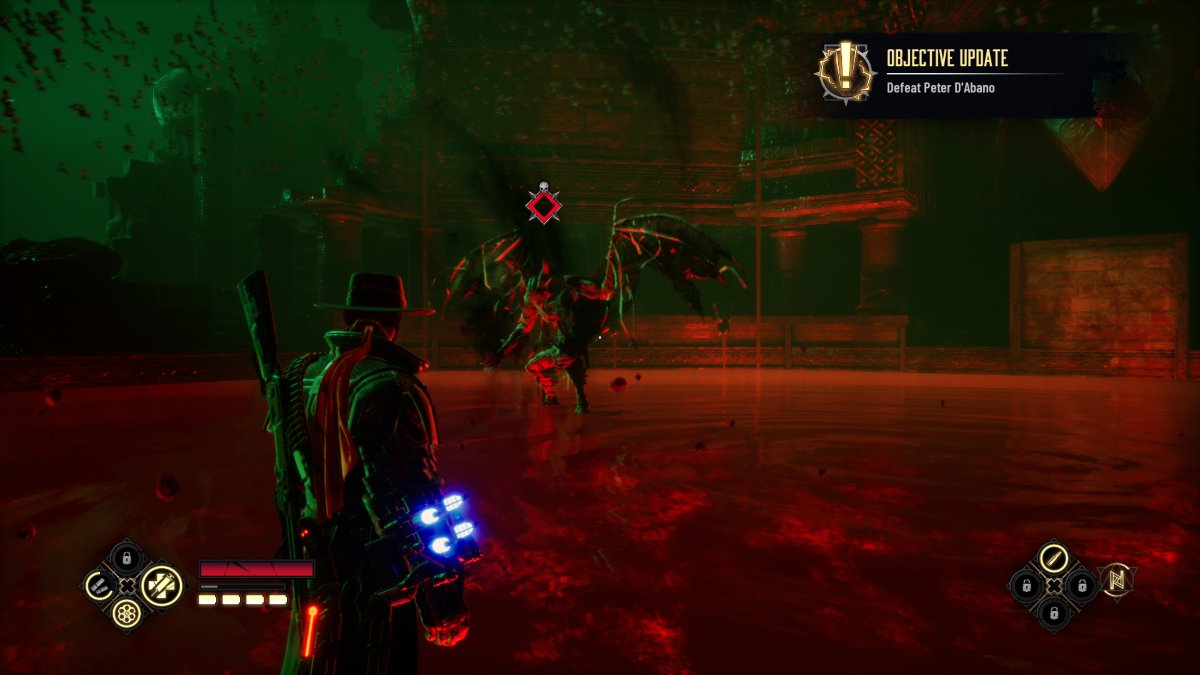Click the glowing exclamation objective icon

click(845, 71)
